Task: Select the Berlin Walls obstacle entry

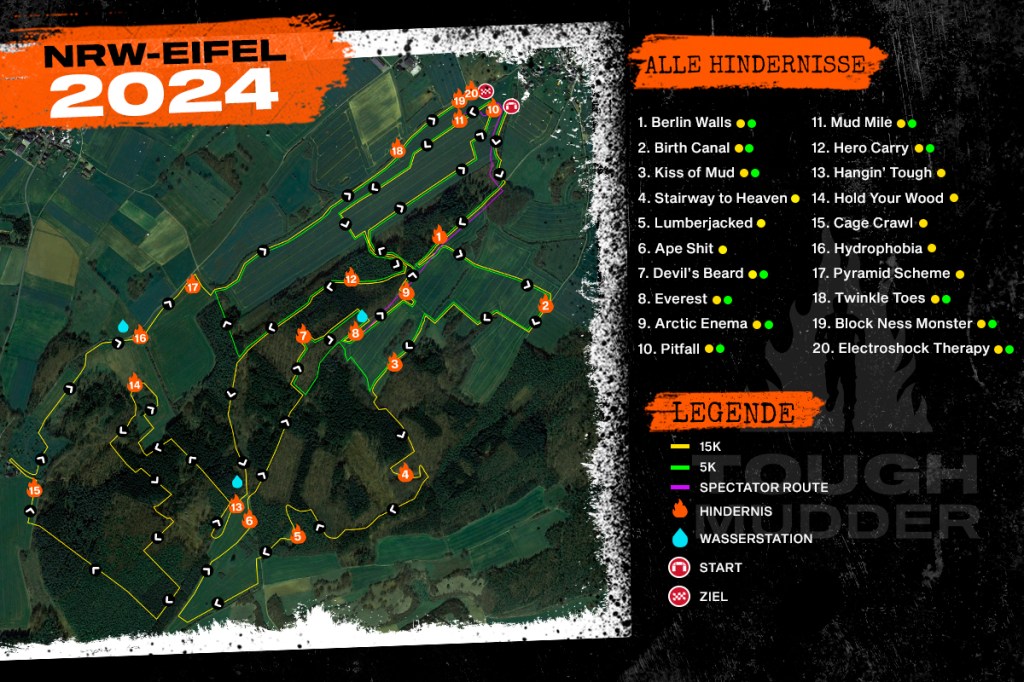Action: click(x=684, y=123)
